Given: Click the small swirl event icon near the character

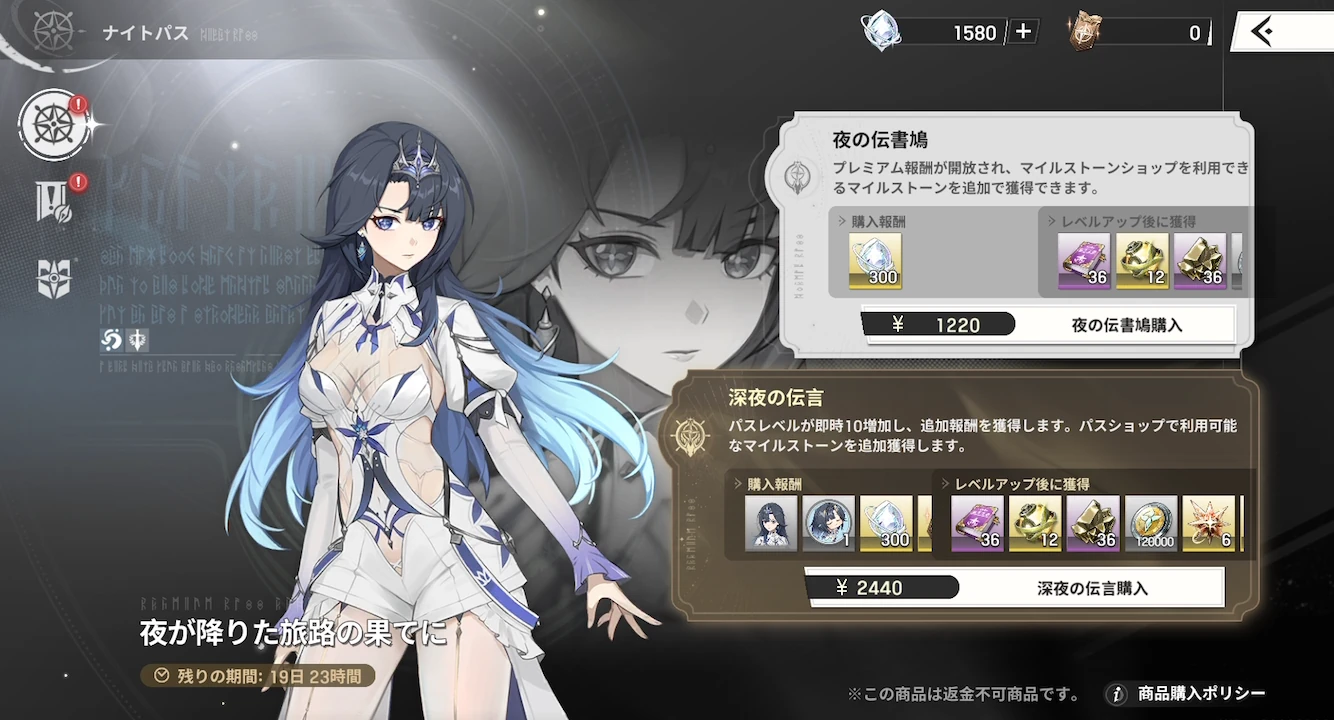Looking at the screenshot, I should [112, 341].
